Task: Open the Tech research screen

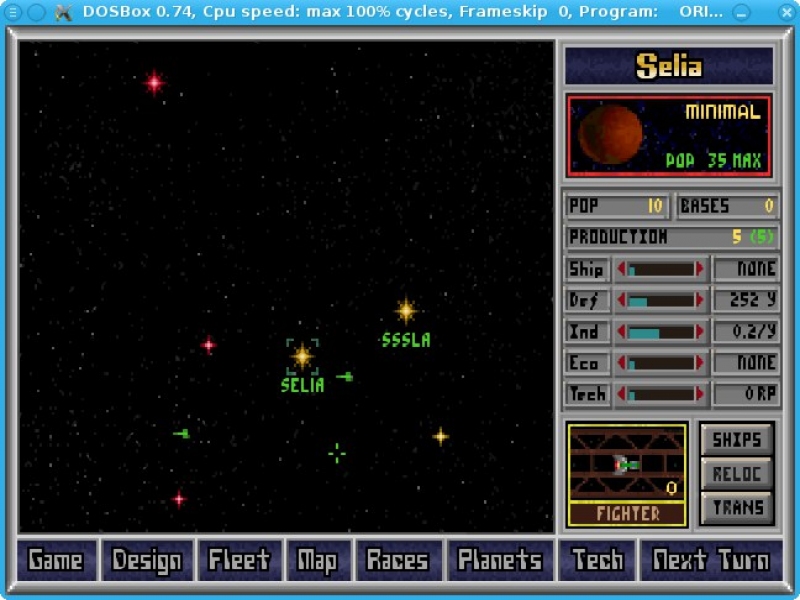Action: coord(598,561)
